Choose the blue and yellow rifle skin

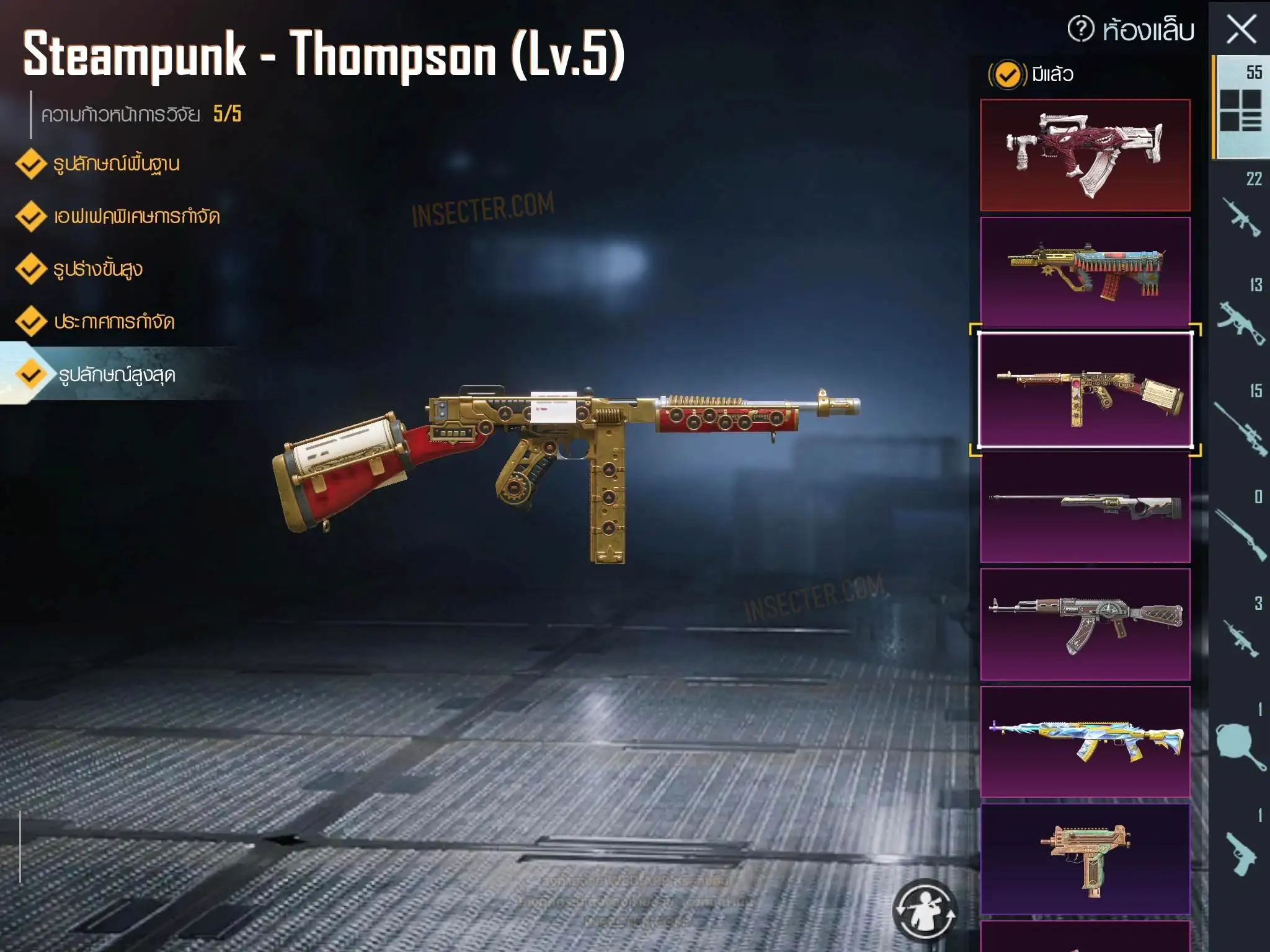1085,741
